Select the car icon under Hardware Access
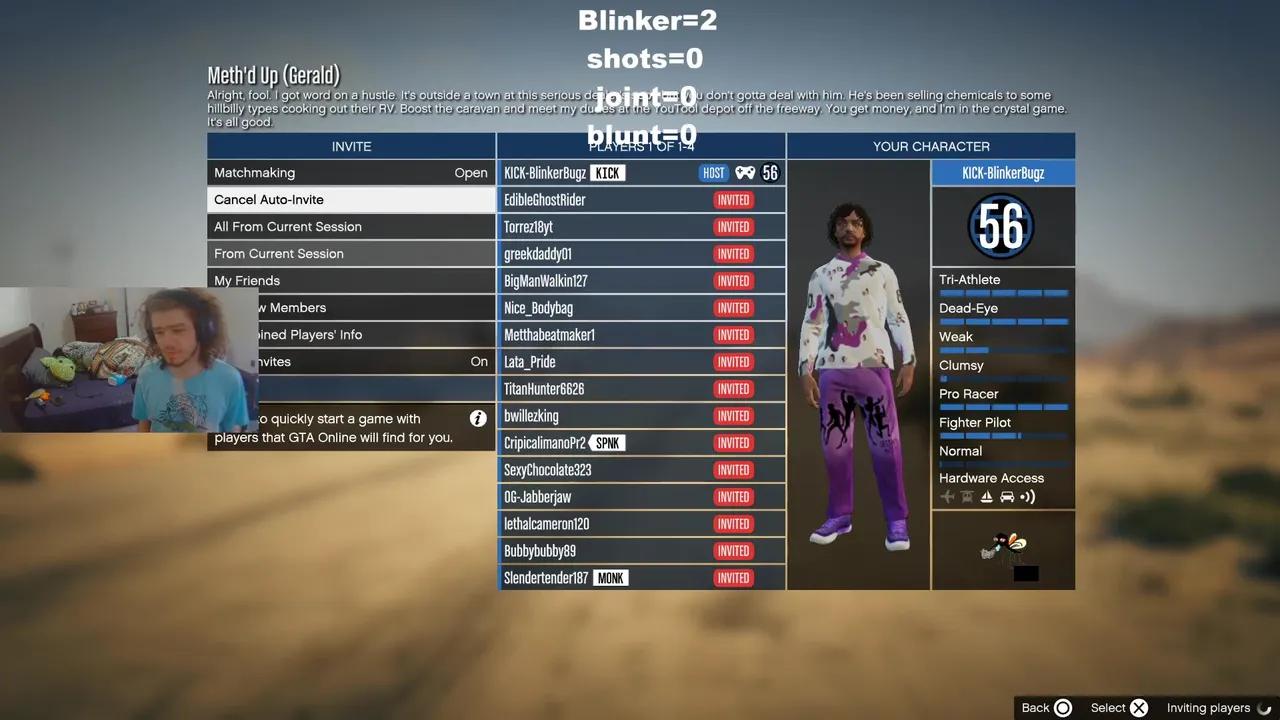The width and height of the screenshot is (1280, 720). click(x=1007, y=497)
